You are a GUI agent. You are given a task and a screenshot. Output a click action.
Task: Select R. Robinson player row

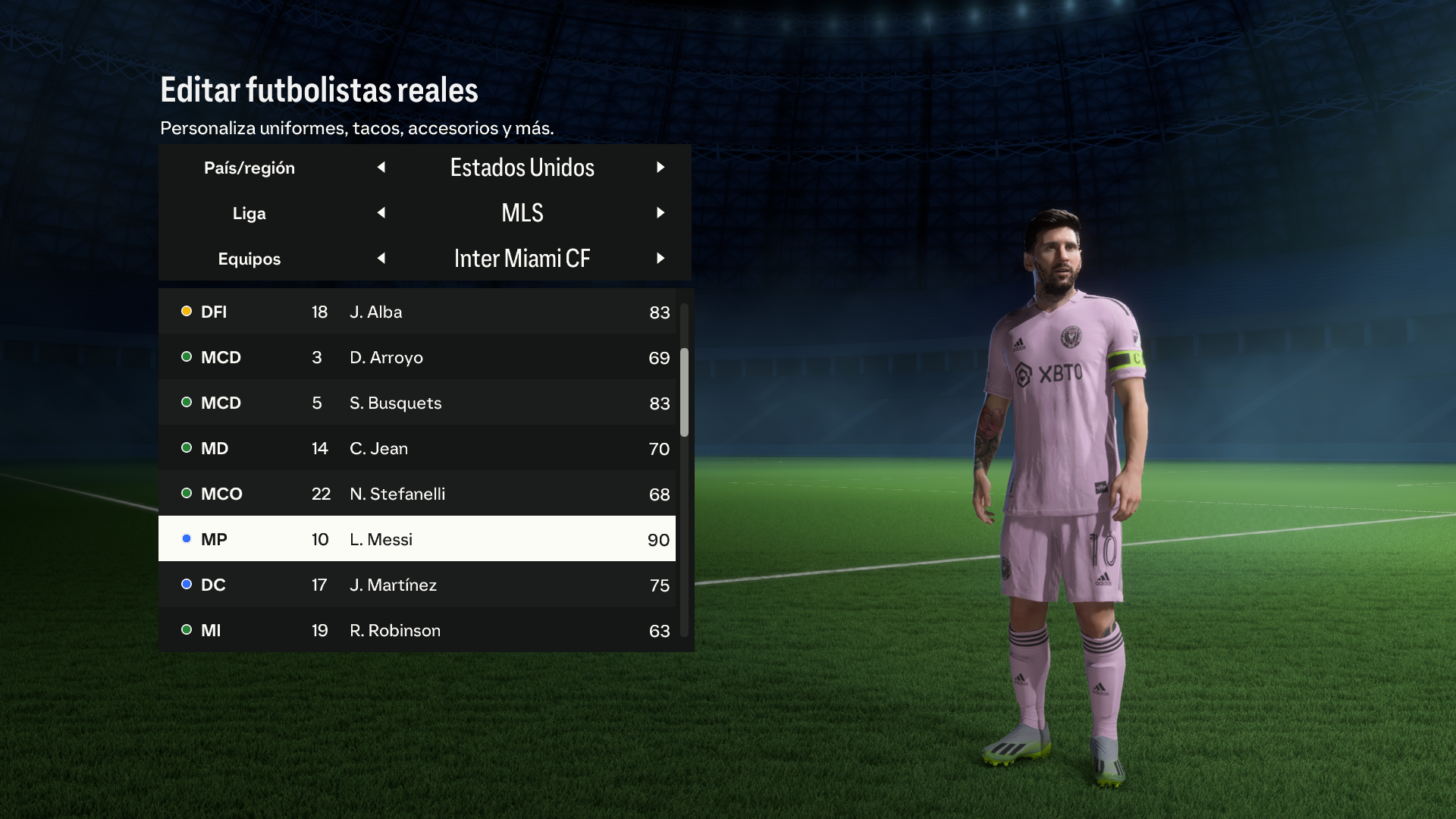point(417,630)
